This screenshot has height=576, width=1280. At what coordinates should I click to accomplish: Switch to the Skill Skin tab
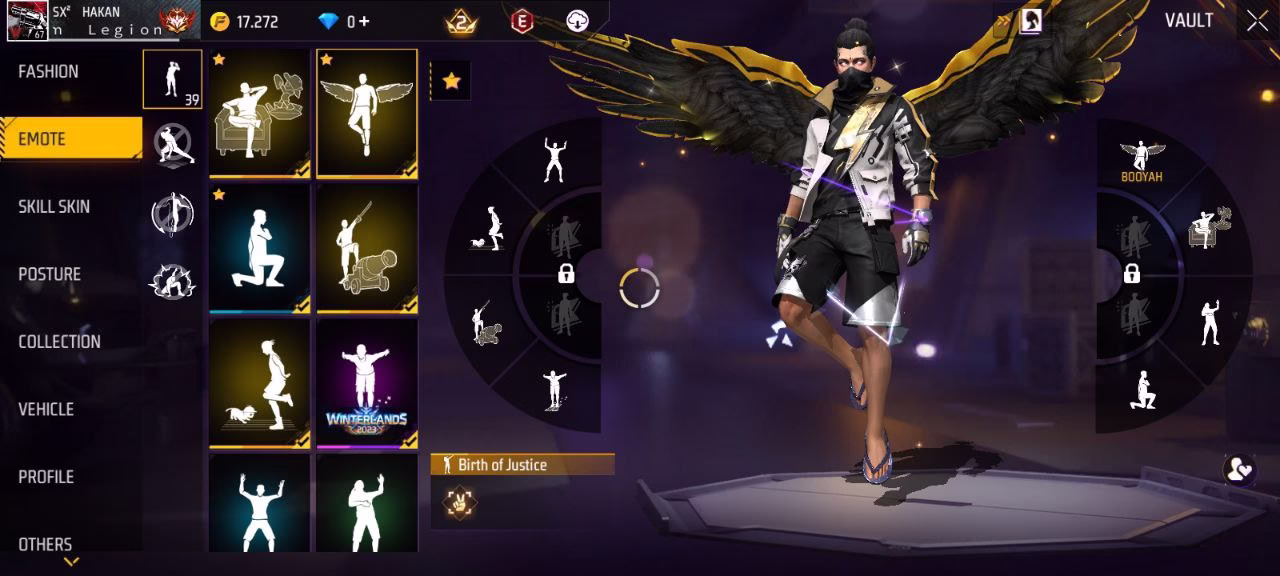[54, 207]
